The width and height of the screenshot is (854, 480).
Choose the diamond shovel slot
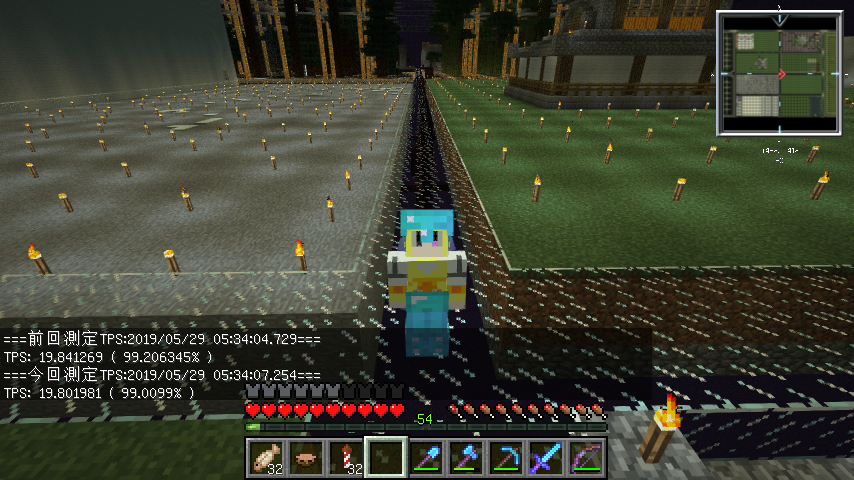point(425,457)
